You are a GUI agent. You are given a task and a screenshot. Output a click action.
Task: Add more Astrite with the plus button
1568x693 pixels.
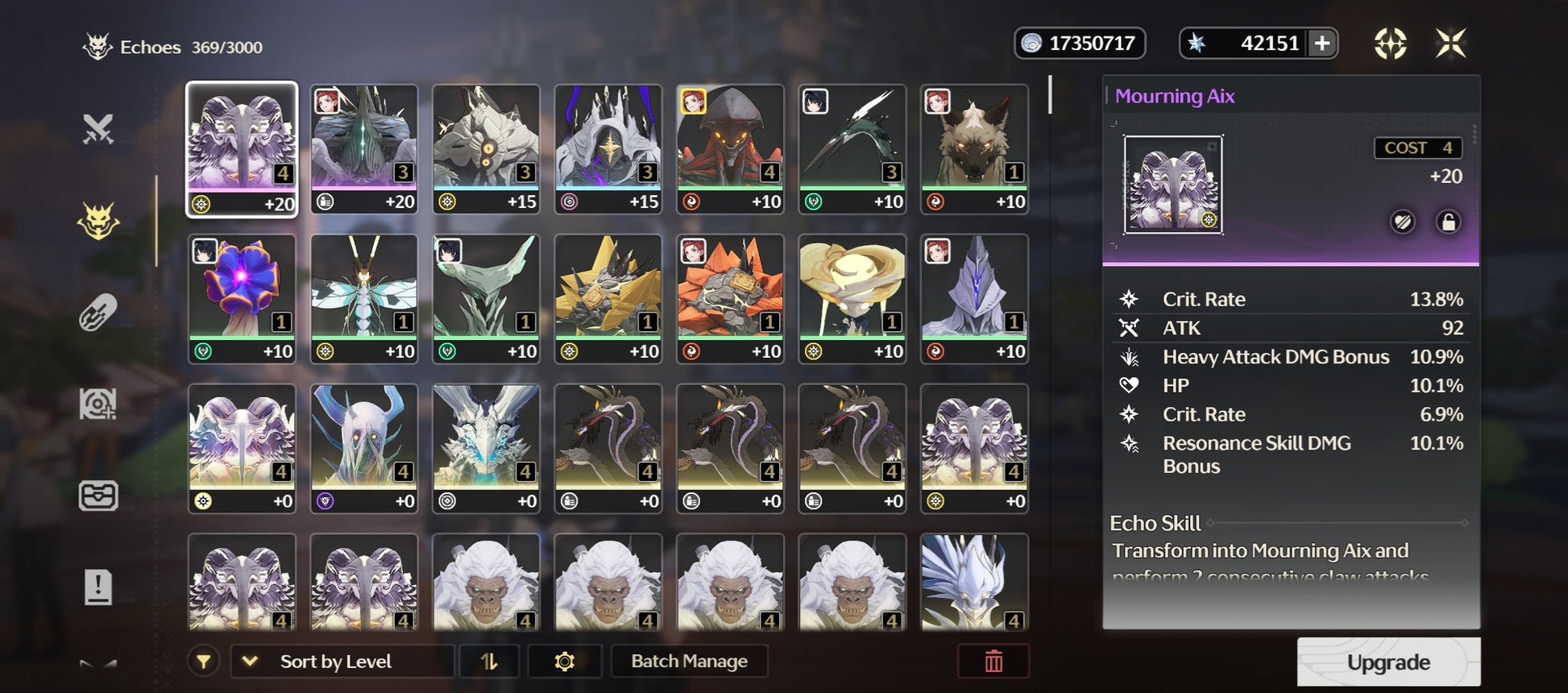click(1322, 44)
